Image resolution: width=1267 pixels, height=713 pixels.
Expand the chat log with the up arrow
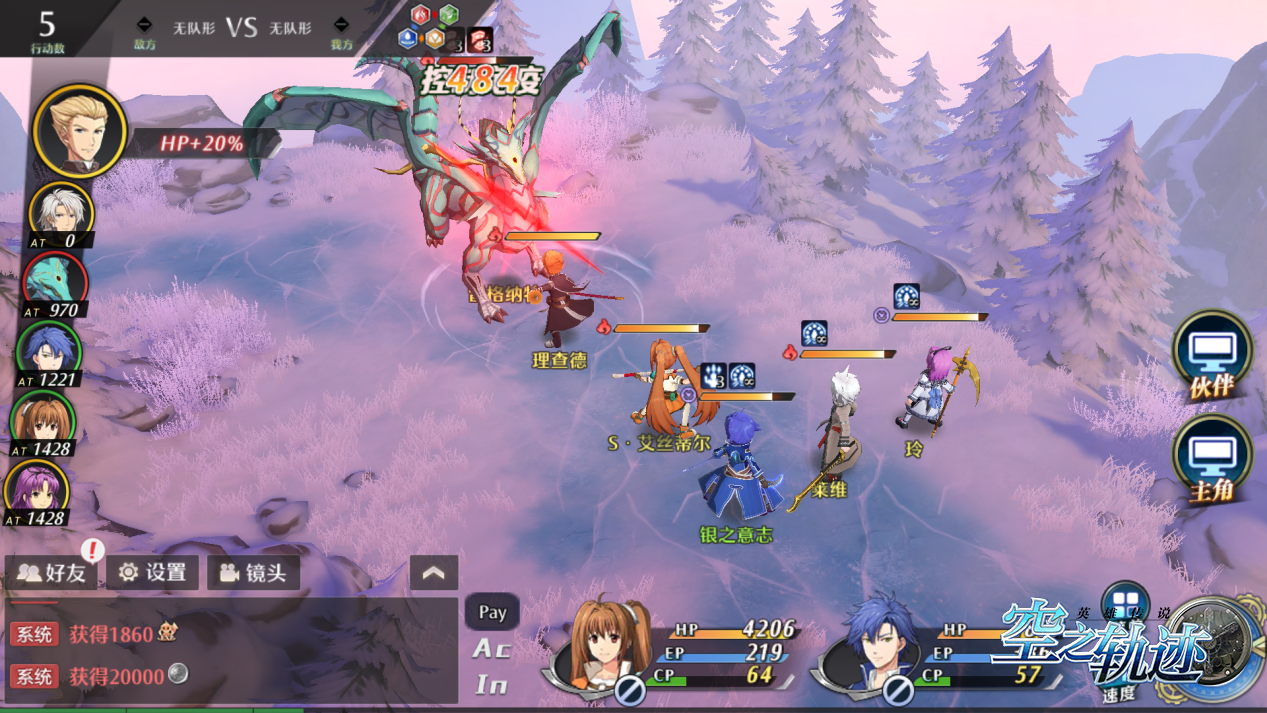pos(434,573)
